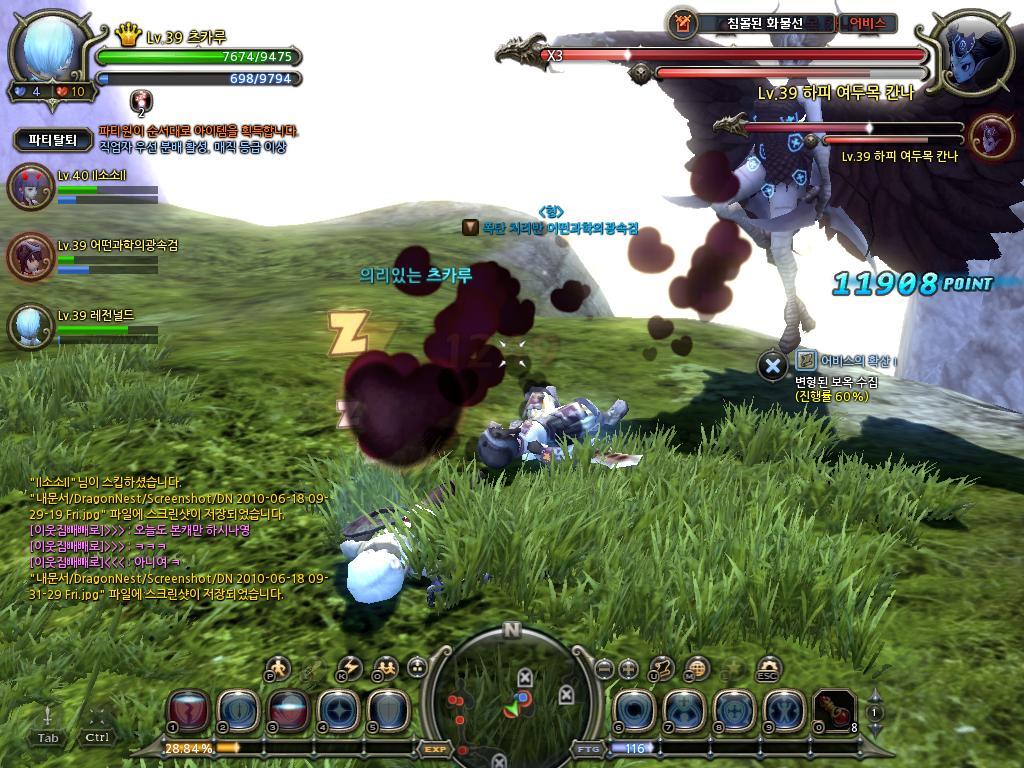This screenshot has height=768, width=1024.
Task: Activate the skill in hotbar slot 1
Action: point(190,709)
